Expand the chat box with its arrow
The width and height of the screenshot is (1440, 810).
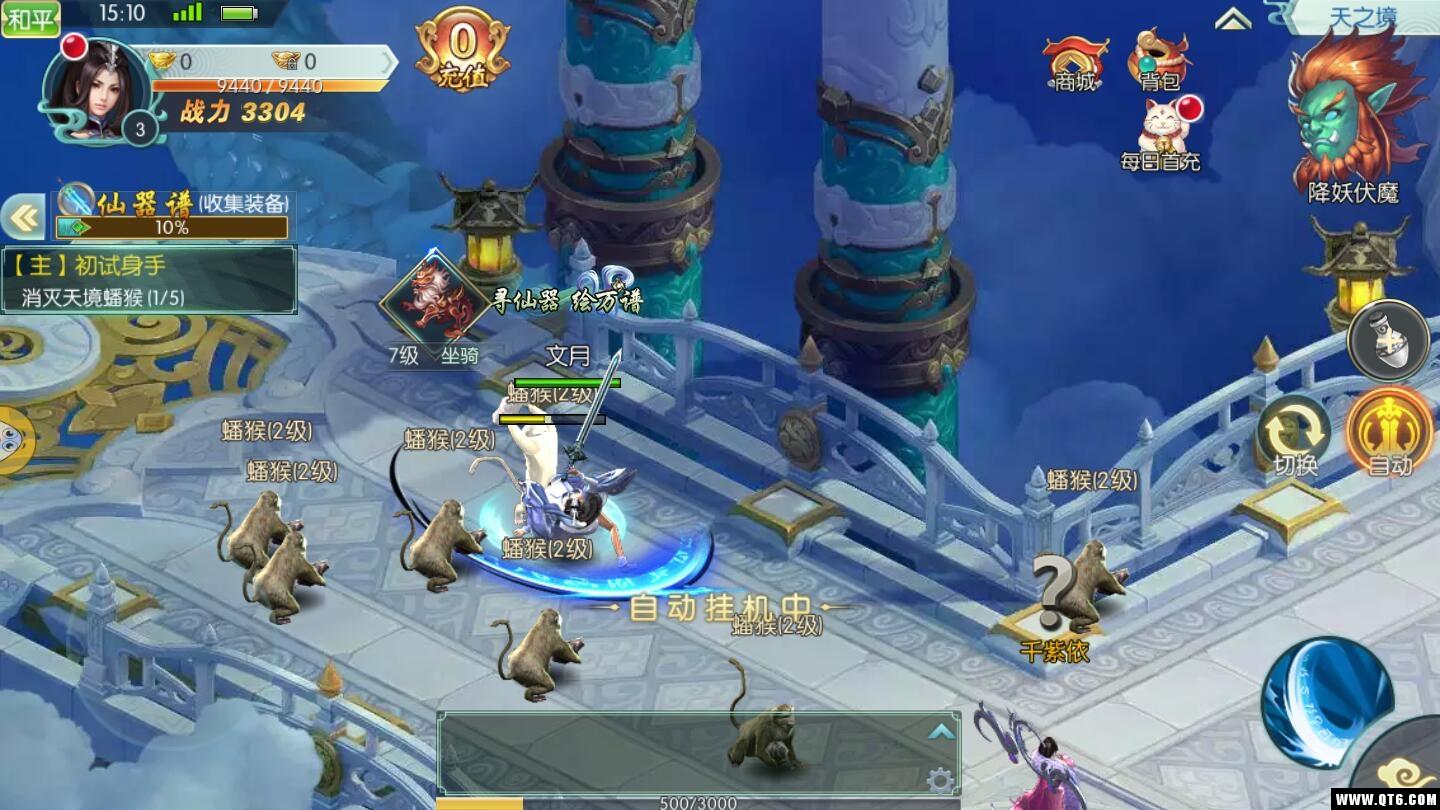click(940, 732)
